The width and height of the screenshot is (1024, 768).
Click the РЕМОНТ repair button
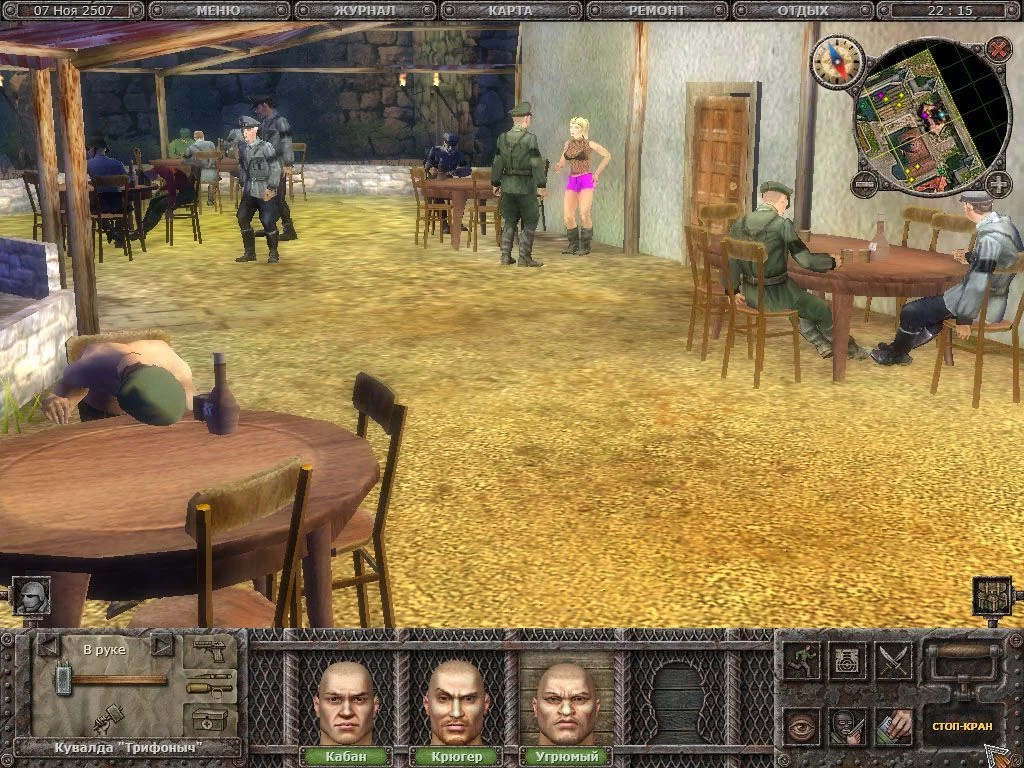click(657, 11)
